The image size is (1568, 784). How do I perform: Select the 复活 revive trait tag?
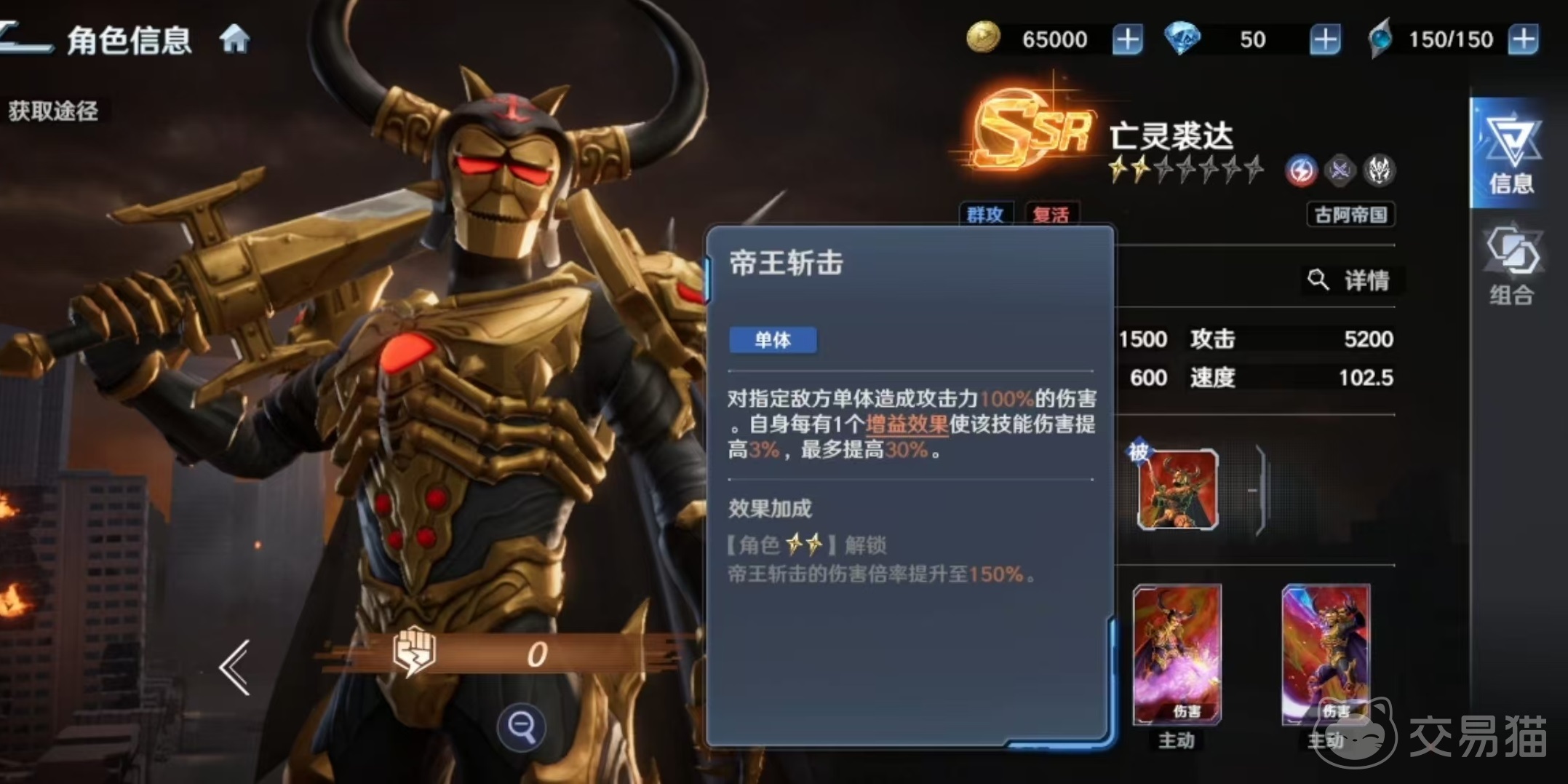[1051, 215]
